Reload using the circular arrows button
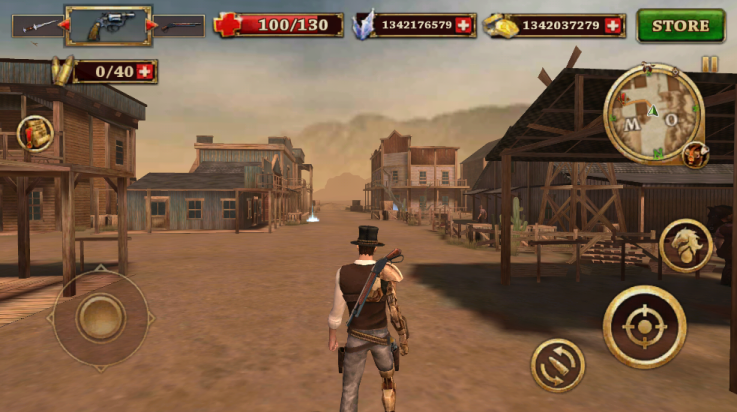 558,365
